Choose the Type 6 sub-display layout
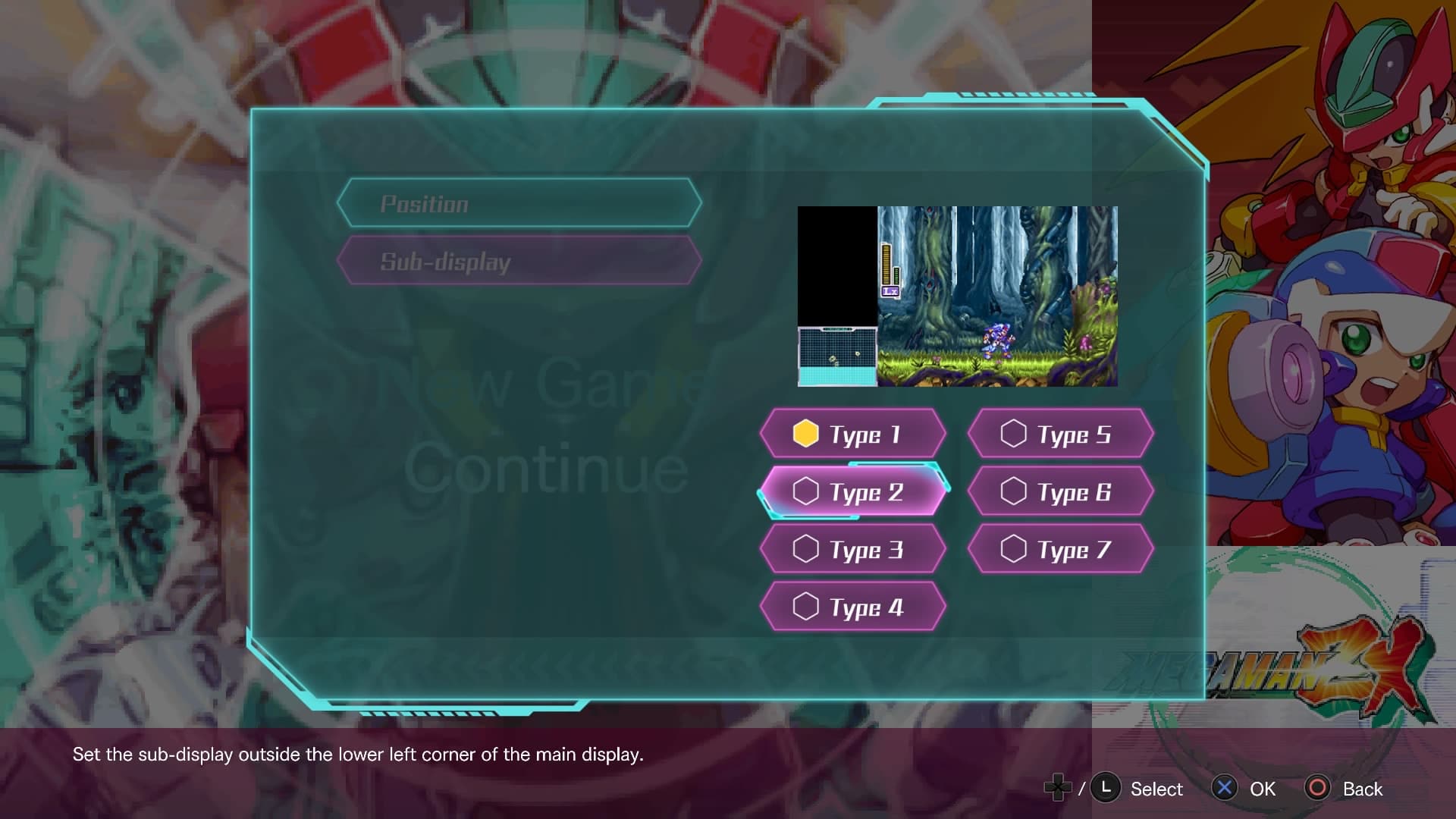 pos(1061,491)
